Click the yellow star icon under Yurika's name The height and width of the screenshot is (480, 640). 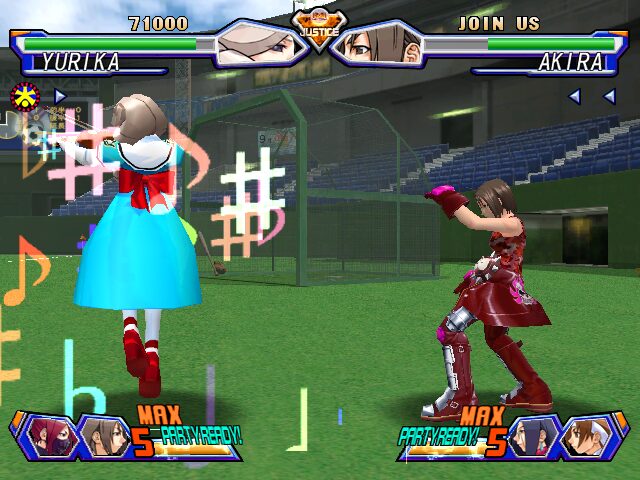pyautogui.click(x=21, y=96)
